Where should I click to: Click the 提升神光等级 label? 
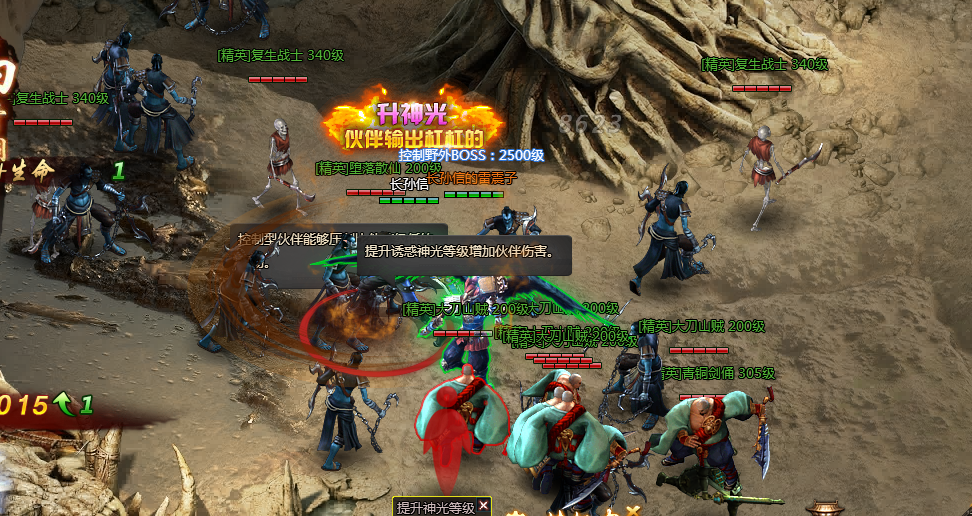(x=435, y=507)
